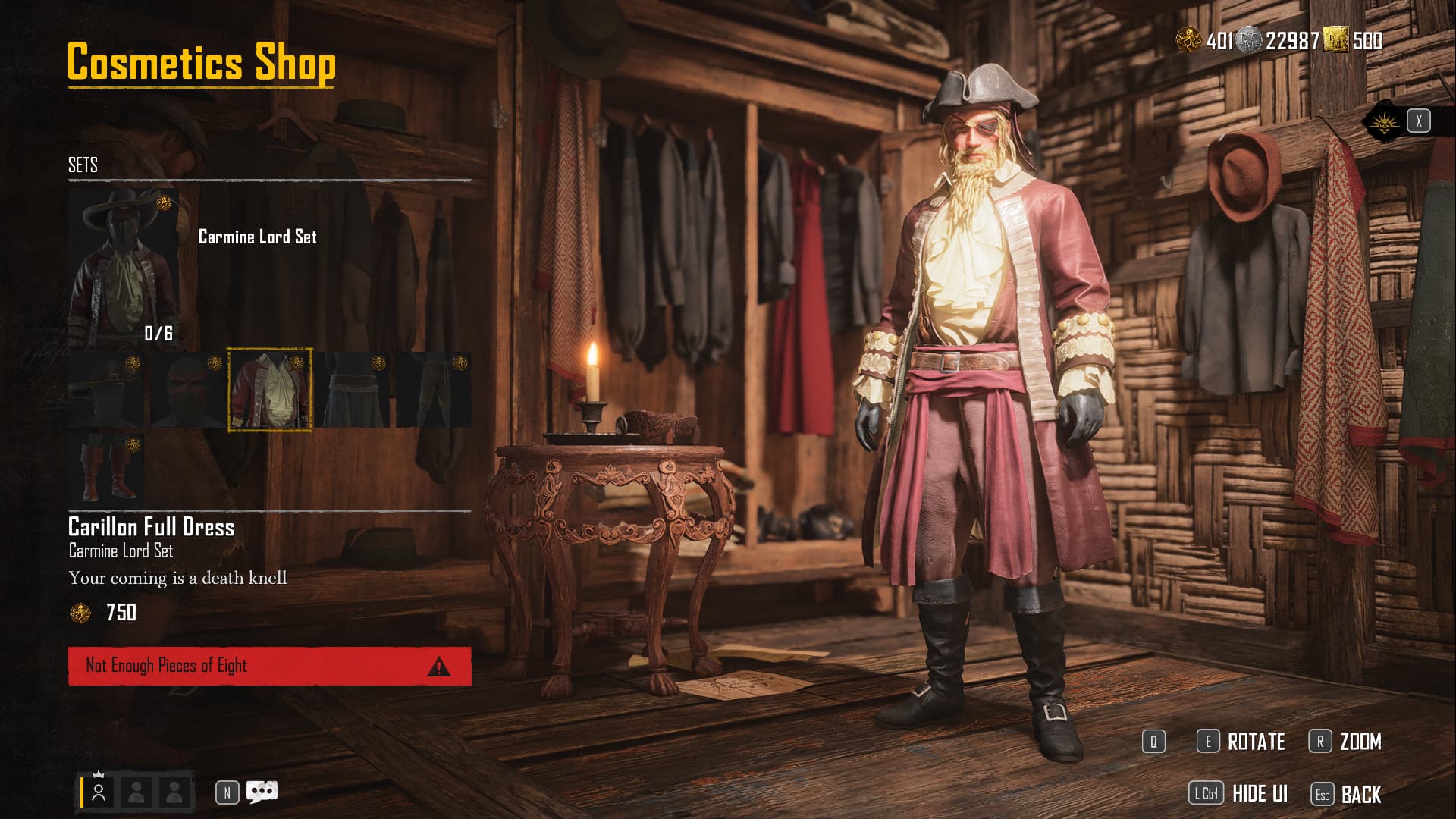Open the chat speech bubble
Screen dimensions: 1456x819
click(x=262, y=792)
